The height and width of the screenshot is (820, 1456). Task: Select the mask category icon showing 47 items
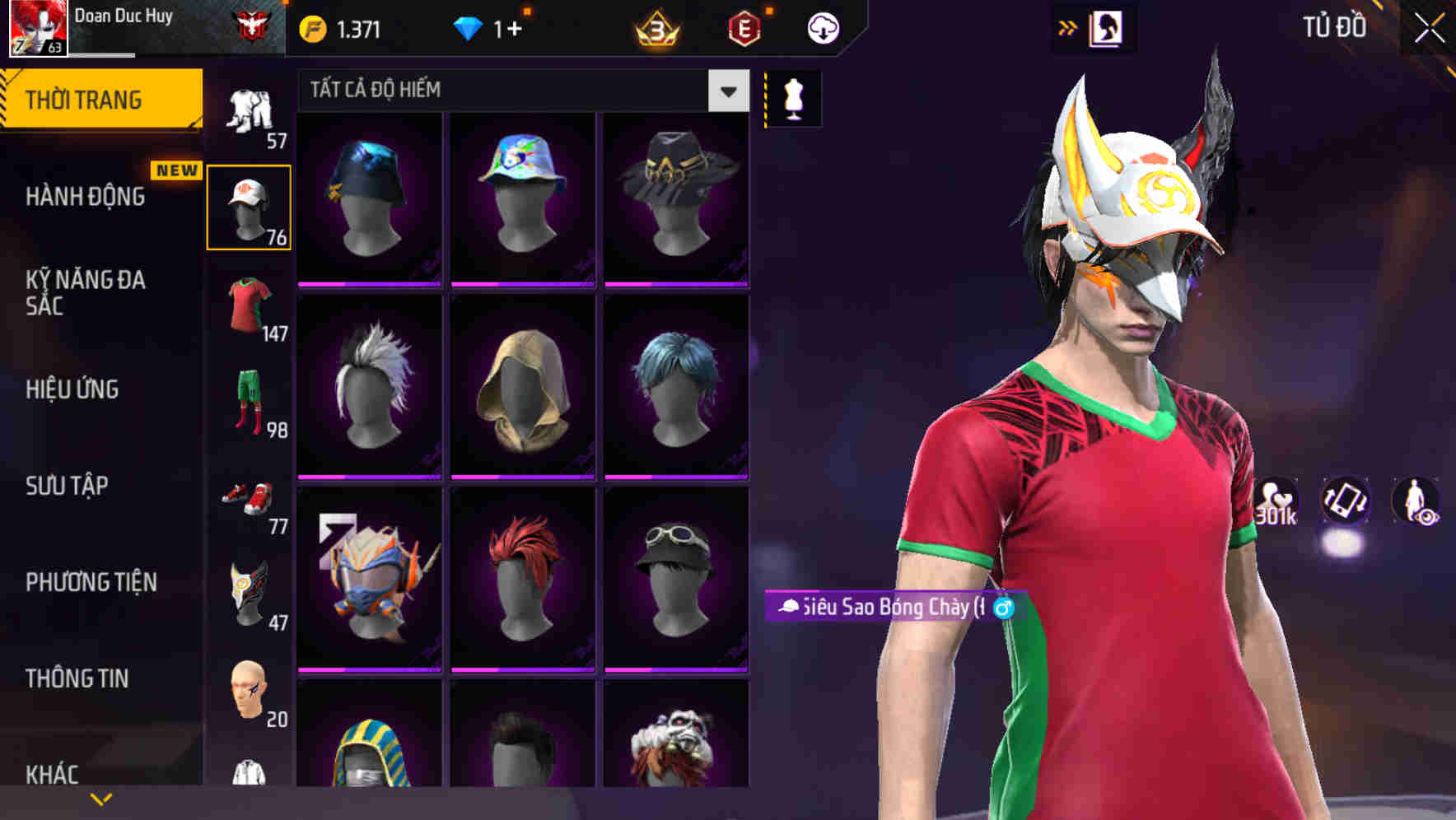tap(250, 593)
